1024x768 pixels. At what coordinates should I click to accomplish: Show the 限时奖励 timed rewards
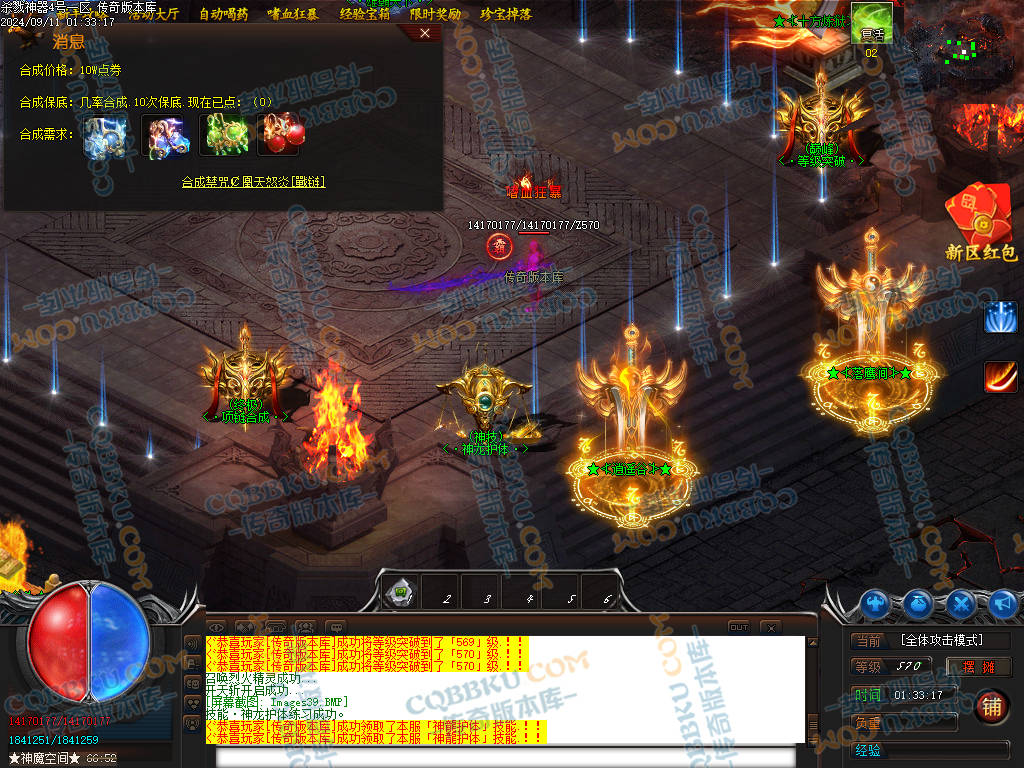[x=435, y=14]
